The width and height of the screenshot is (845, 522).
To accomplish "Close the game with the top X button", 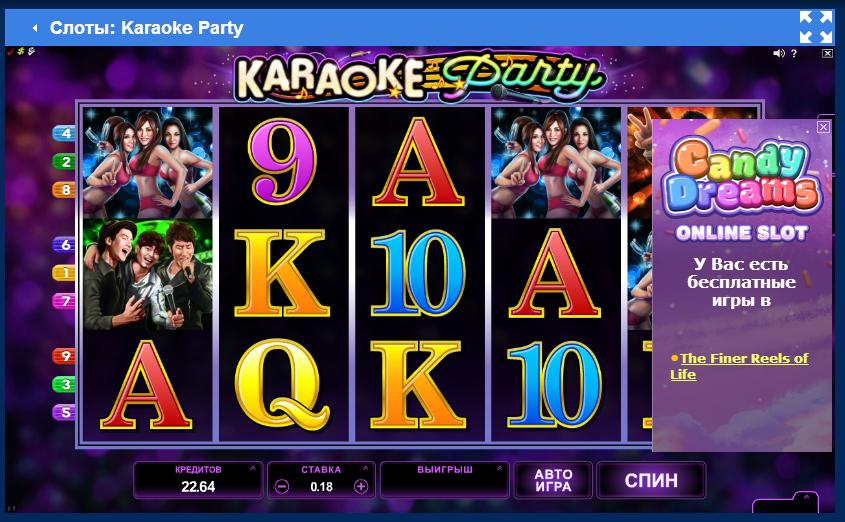I will click(826, 53).
